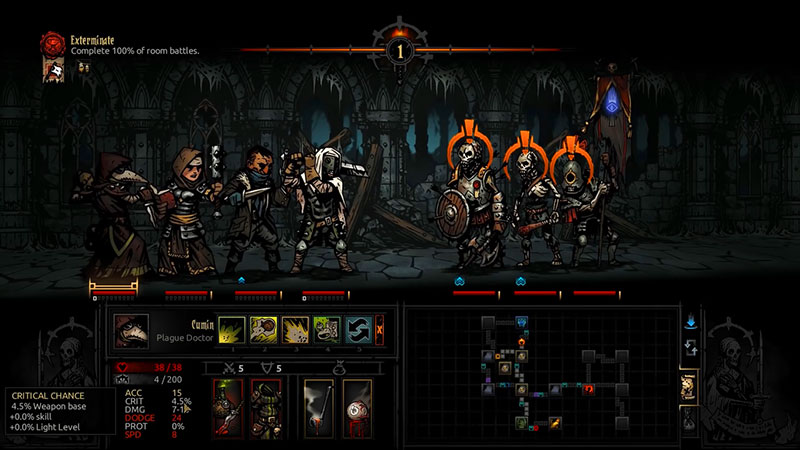Switch to the inventory sack tab
This screenshot has width=800, height=450.
(689, 421)
